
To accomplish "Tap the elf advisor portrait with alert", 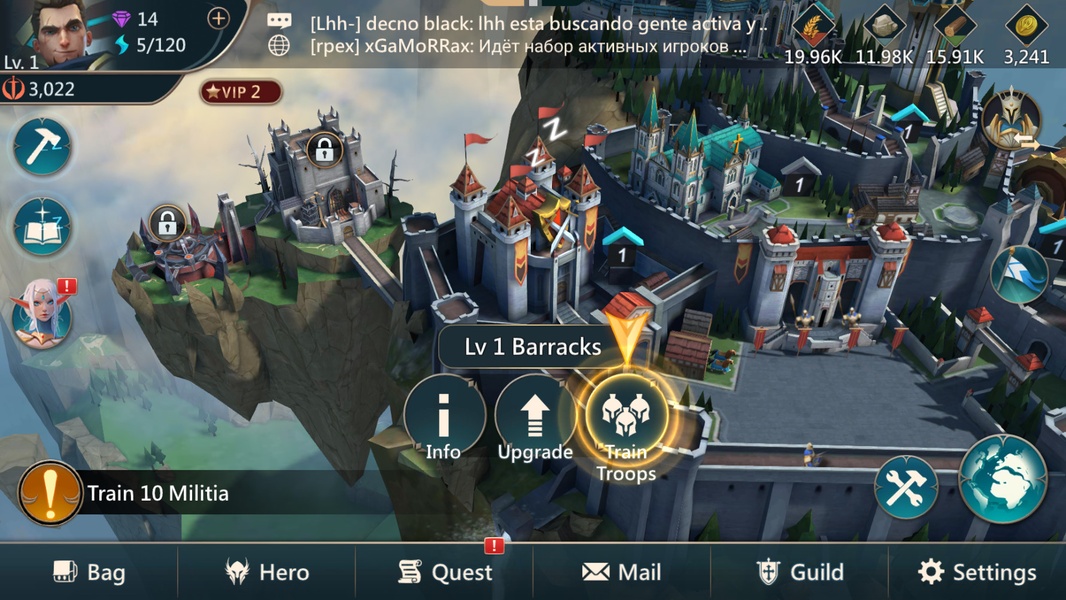I will click(x=43, y=313).
